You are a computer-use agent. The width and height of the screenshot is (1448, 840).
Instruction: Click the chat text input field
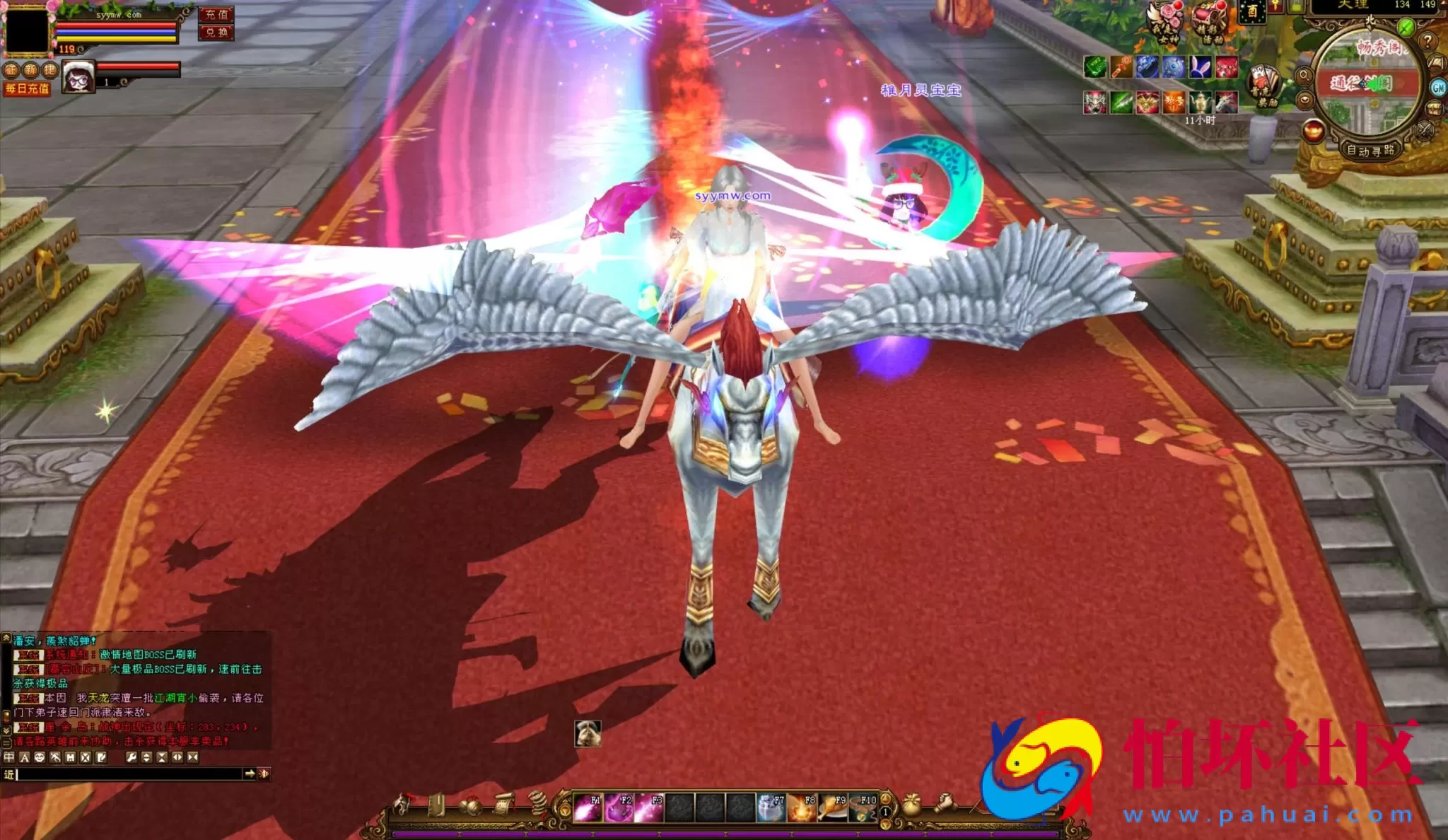tap(127, 774)
